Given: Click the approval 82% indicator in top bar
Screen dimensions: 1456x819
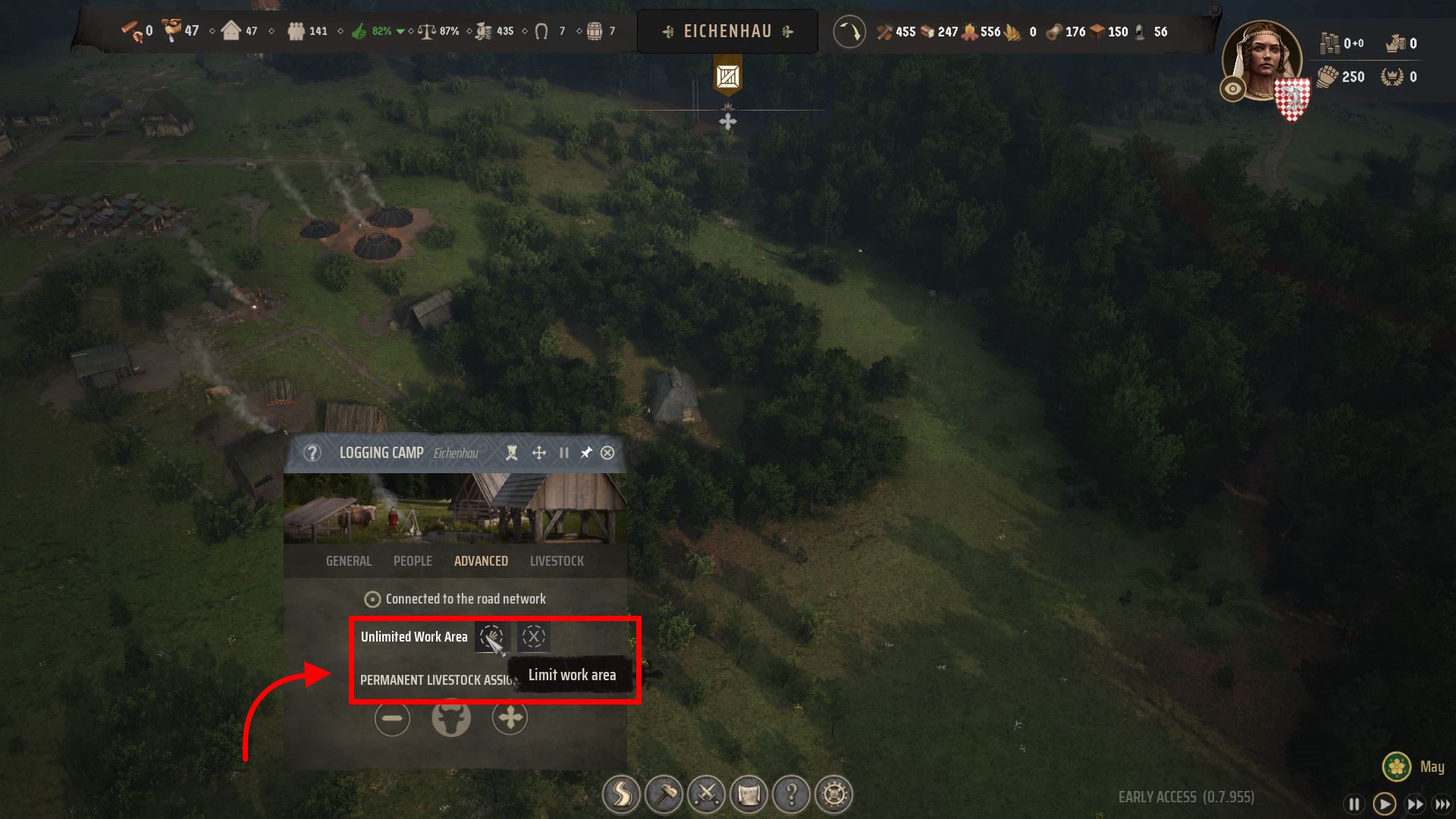Looking at the screenshot, I should (376, 31).
